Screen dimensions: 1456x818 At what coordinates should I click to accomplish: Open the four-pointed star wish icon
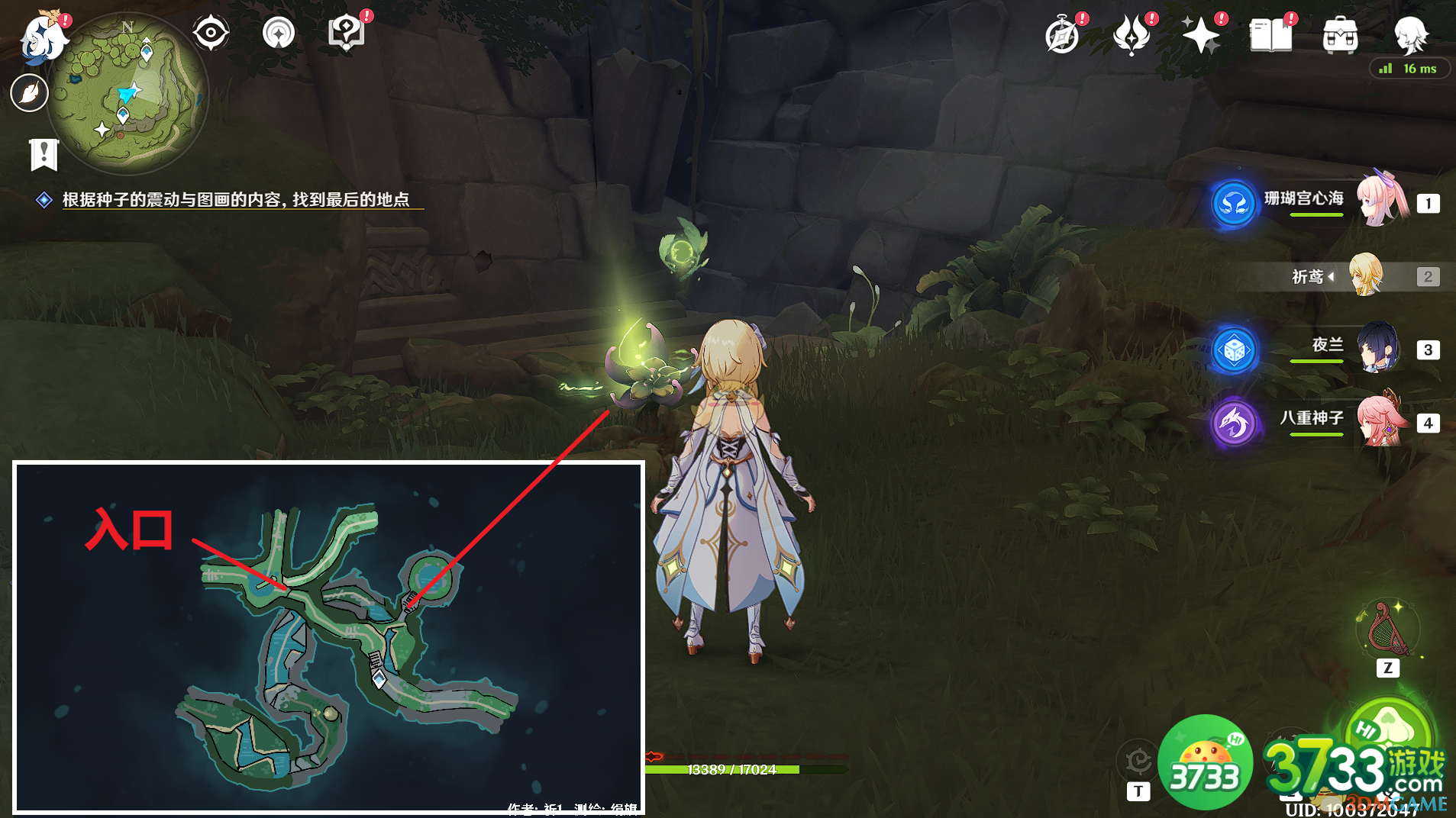pos(1201,36)
